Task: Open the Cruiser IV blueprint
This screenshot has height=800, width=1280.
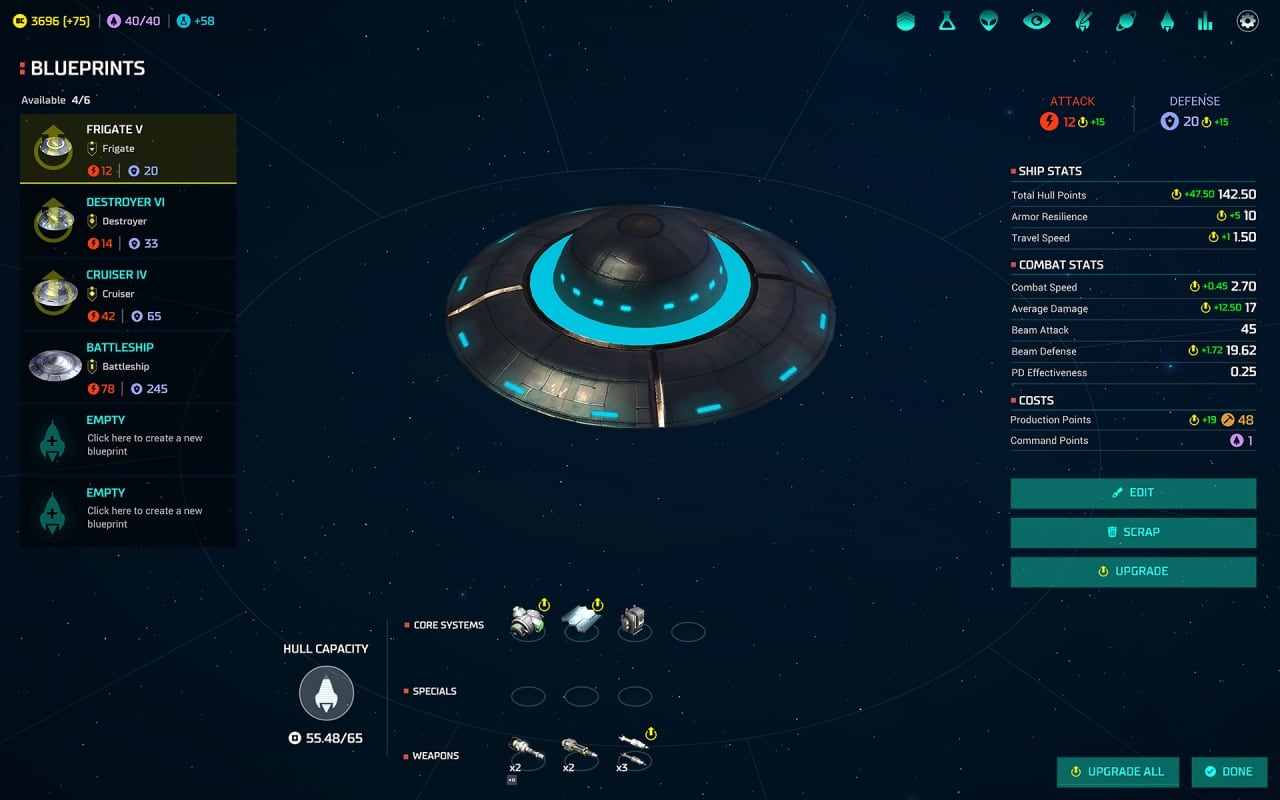Action: 128,294
